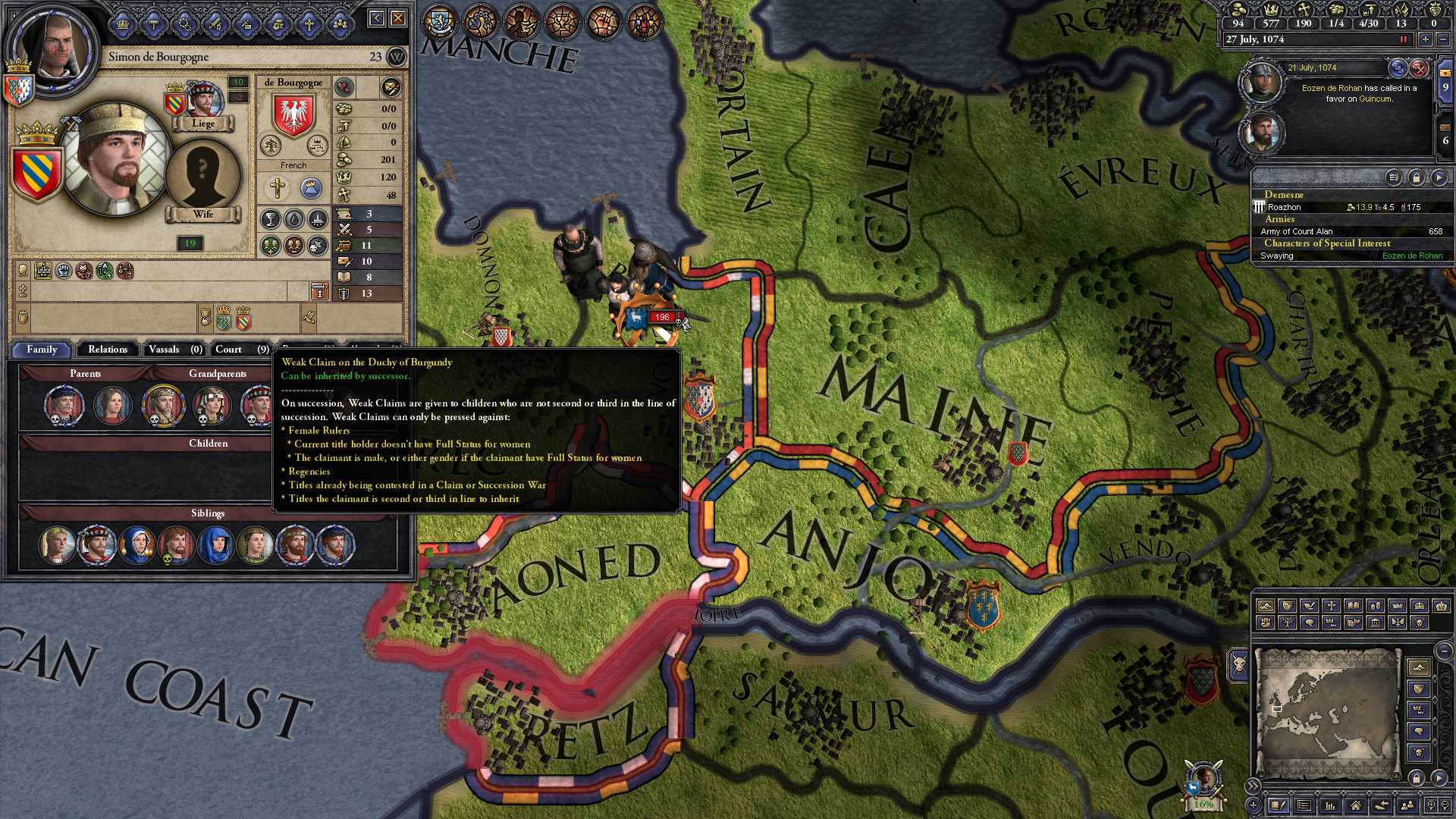Viewport: 1456px width, 819px height.
Task: Show the Vassals tab
Action: [x=174, y=350]
